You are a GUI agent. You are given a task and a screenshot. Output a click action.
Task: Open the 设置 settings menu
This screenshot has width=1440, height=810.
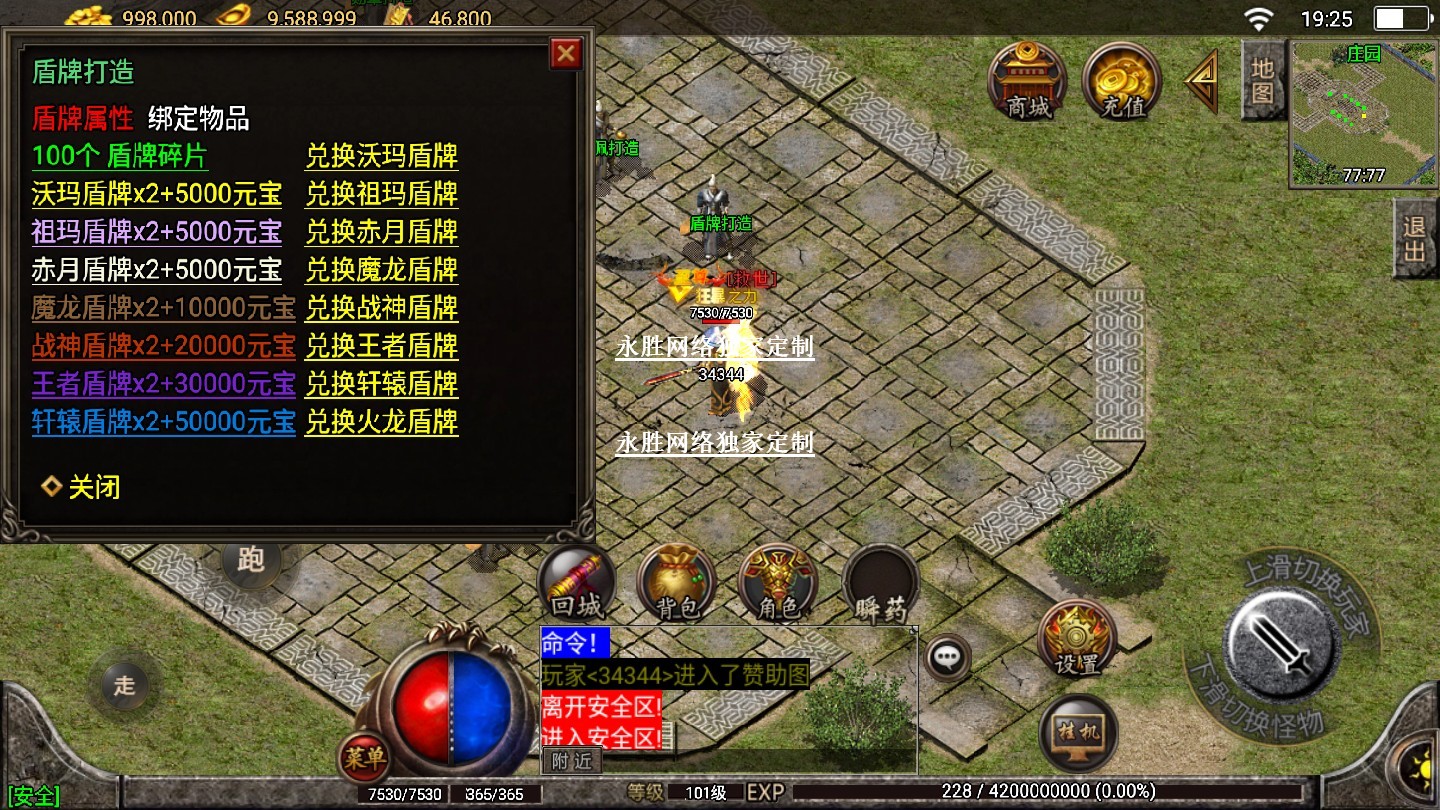tap(1076, 638)
